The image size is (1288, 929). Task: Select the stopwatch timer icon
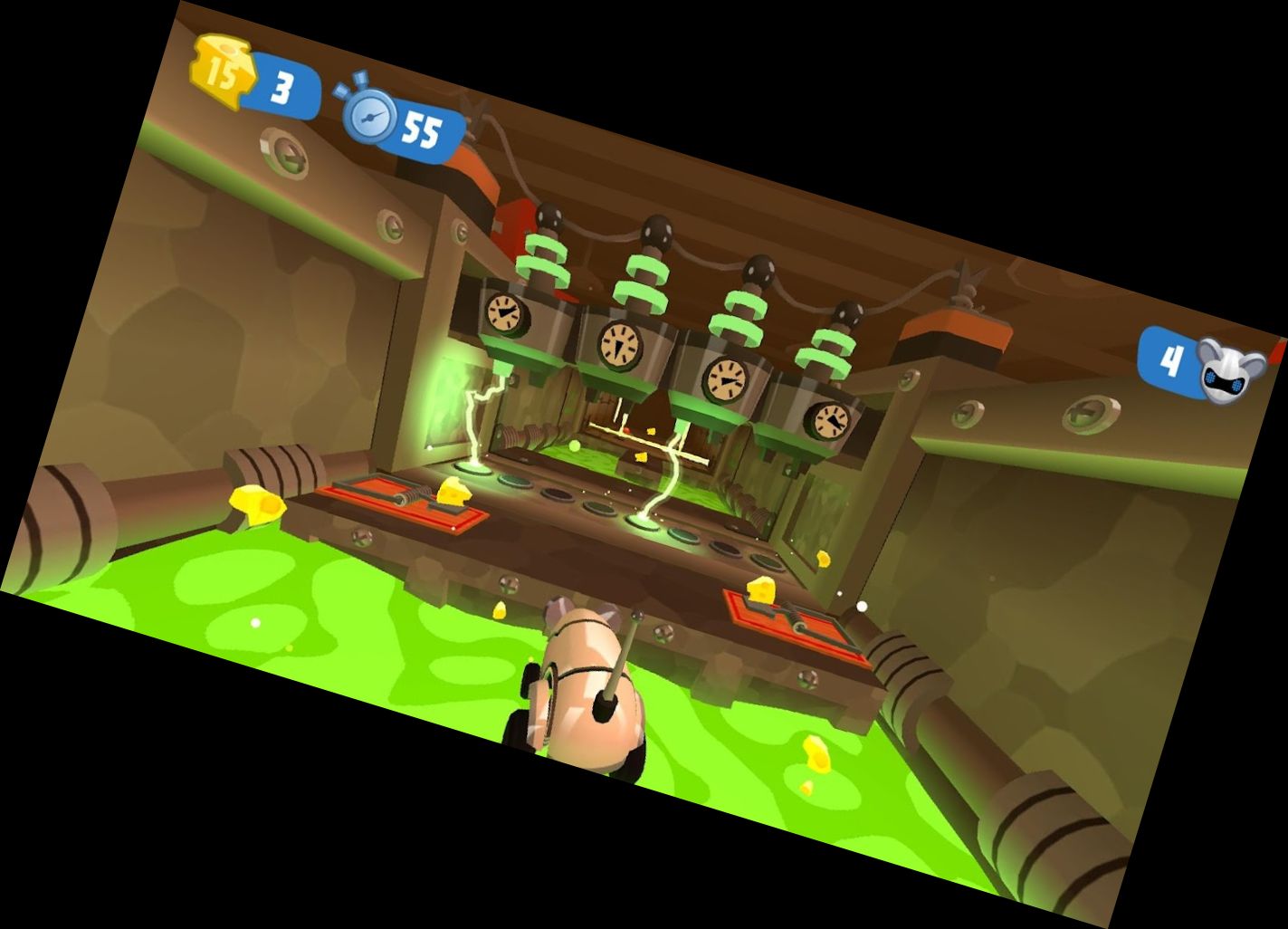pos(372,116)
